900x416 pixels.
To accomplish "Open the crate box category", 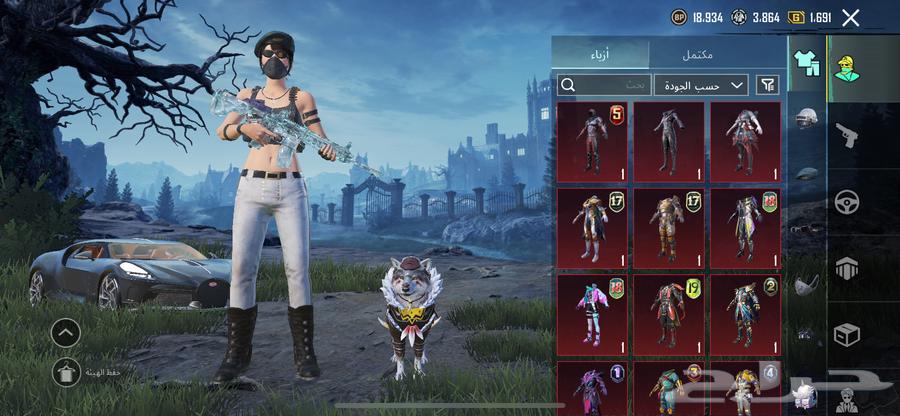I will 847,334.
